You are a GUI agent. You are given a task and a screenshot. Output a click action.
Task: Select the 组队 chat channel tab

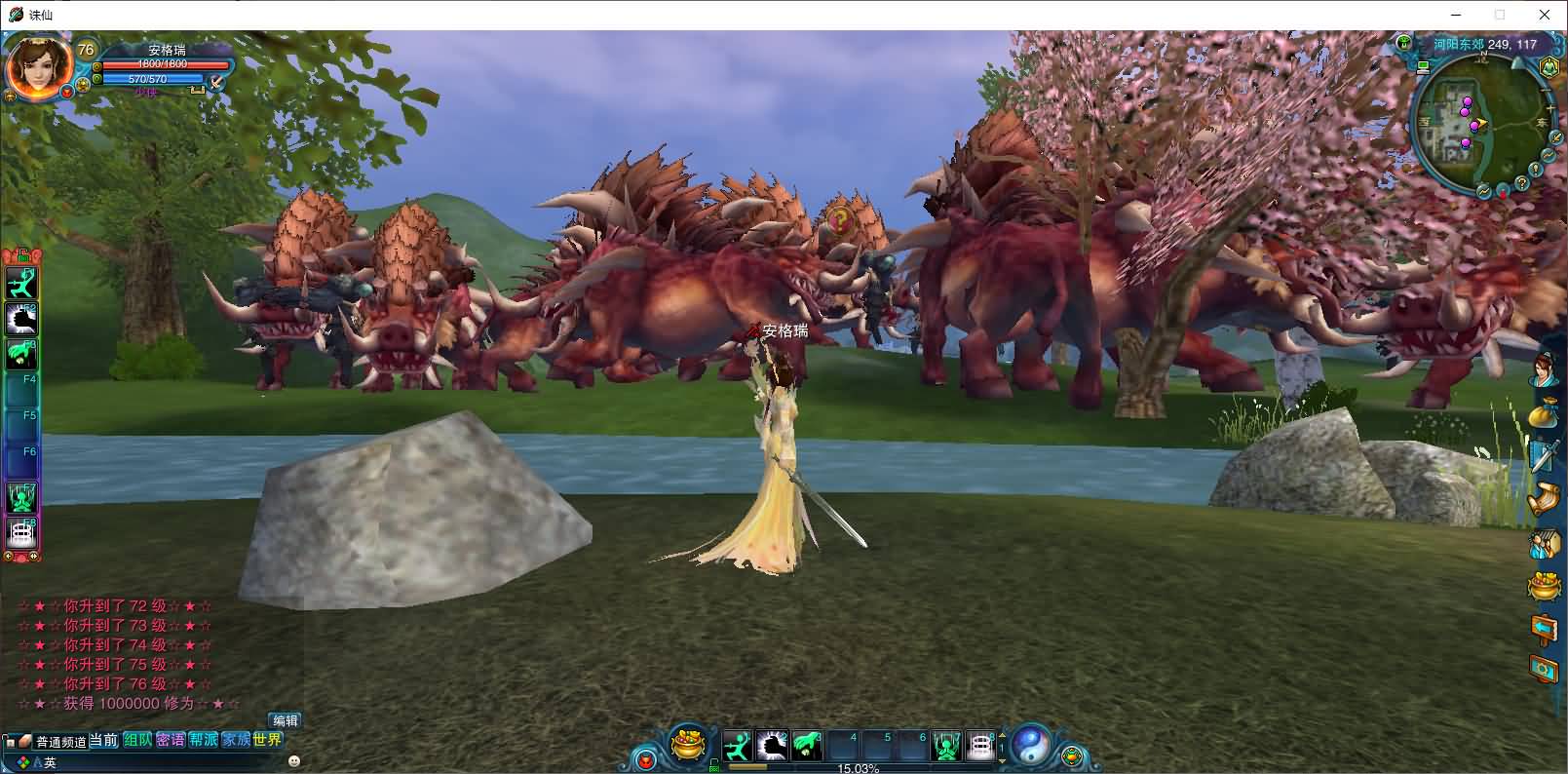coord(137,740)
